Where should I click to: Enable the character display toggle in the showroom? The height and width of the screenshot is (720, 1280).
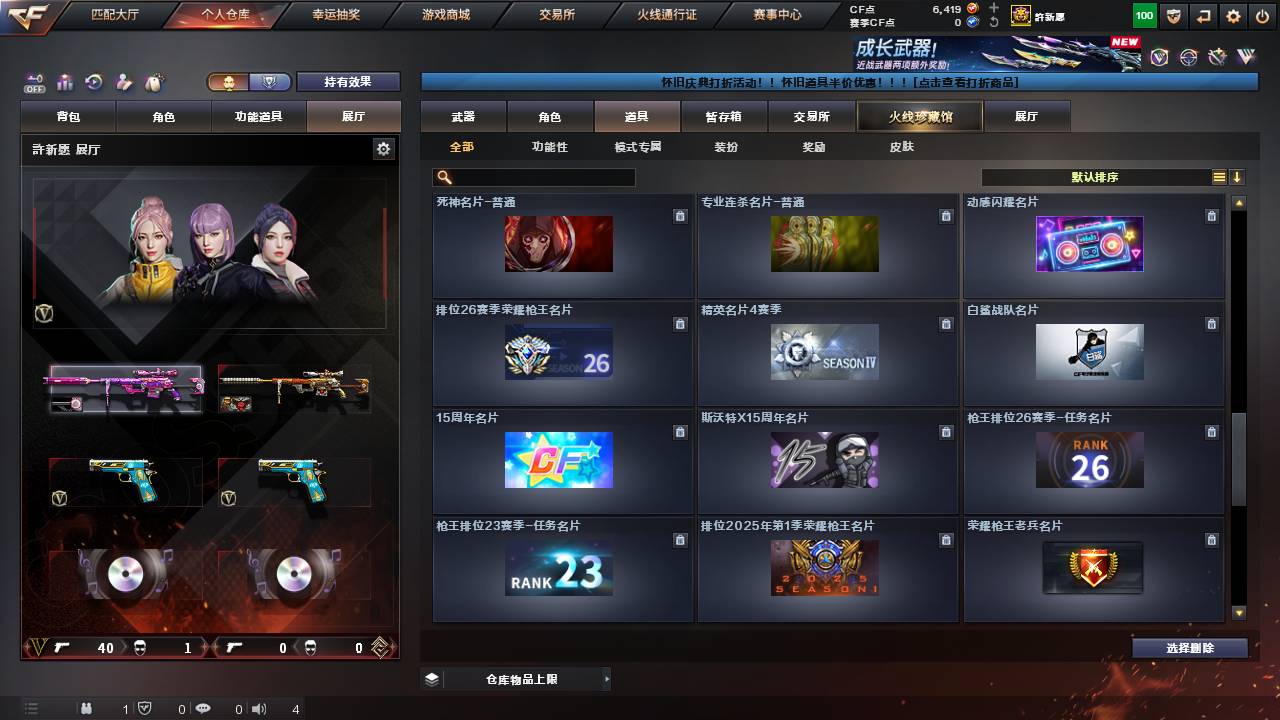point(227,82)
